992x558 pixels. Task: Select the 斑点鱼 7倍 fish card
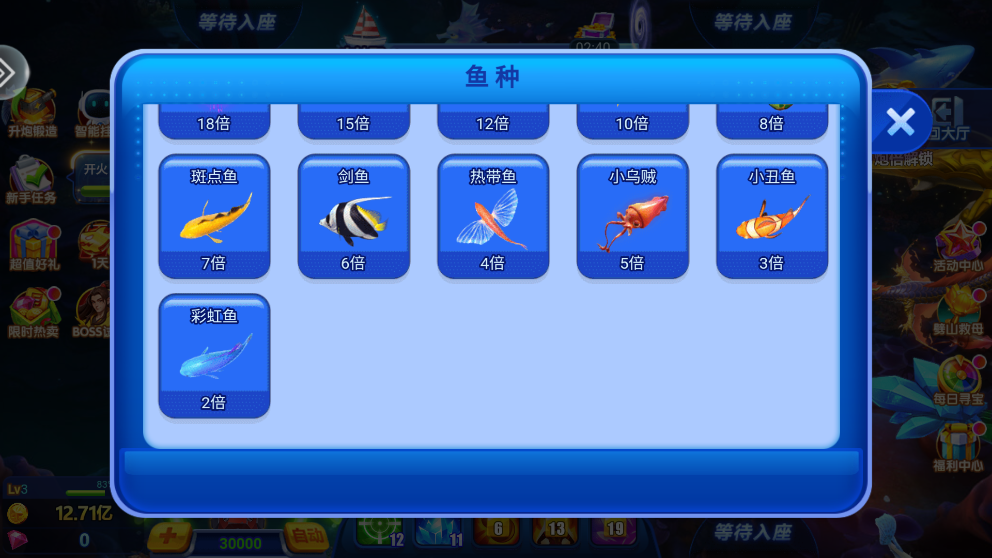coord(214,217)
